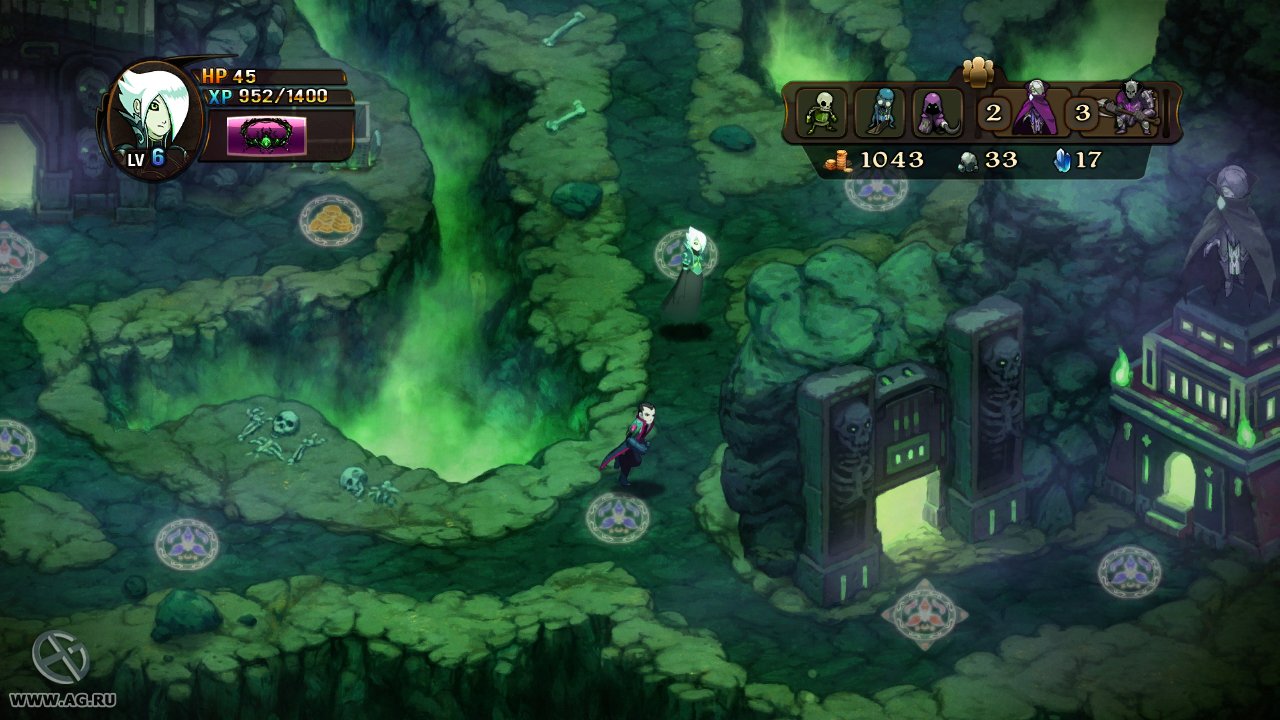Click the population figures icon above the roster
Screen dimensions: 1280x720
(978, 73)
